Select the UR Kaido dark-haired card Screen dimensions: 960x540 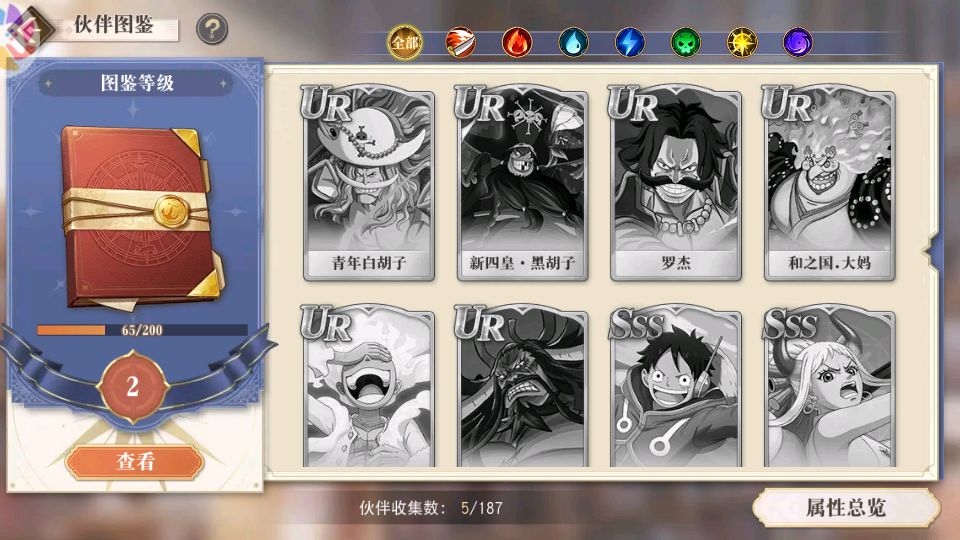(522, 390)
